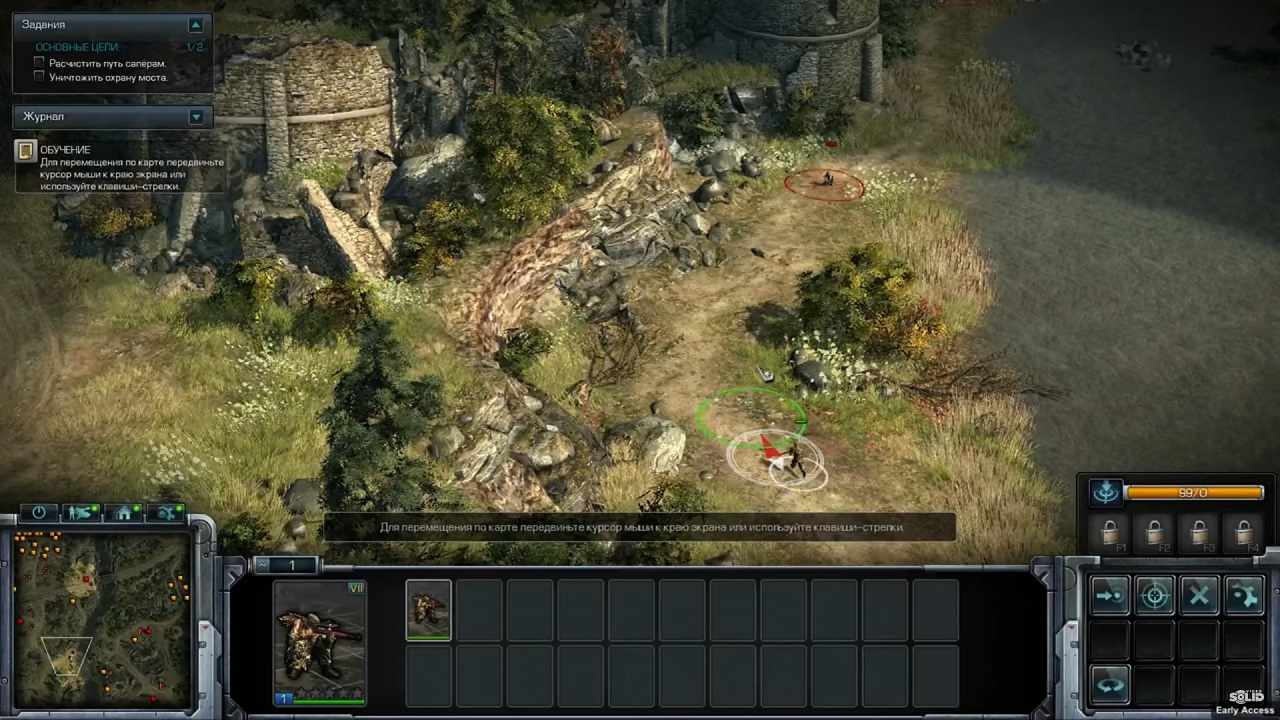Open the reinforcement drop icon
Image resolution: width=1280 pixels, height=720 pixels.
pos(1106,492)
